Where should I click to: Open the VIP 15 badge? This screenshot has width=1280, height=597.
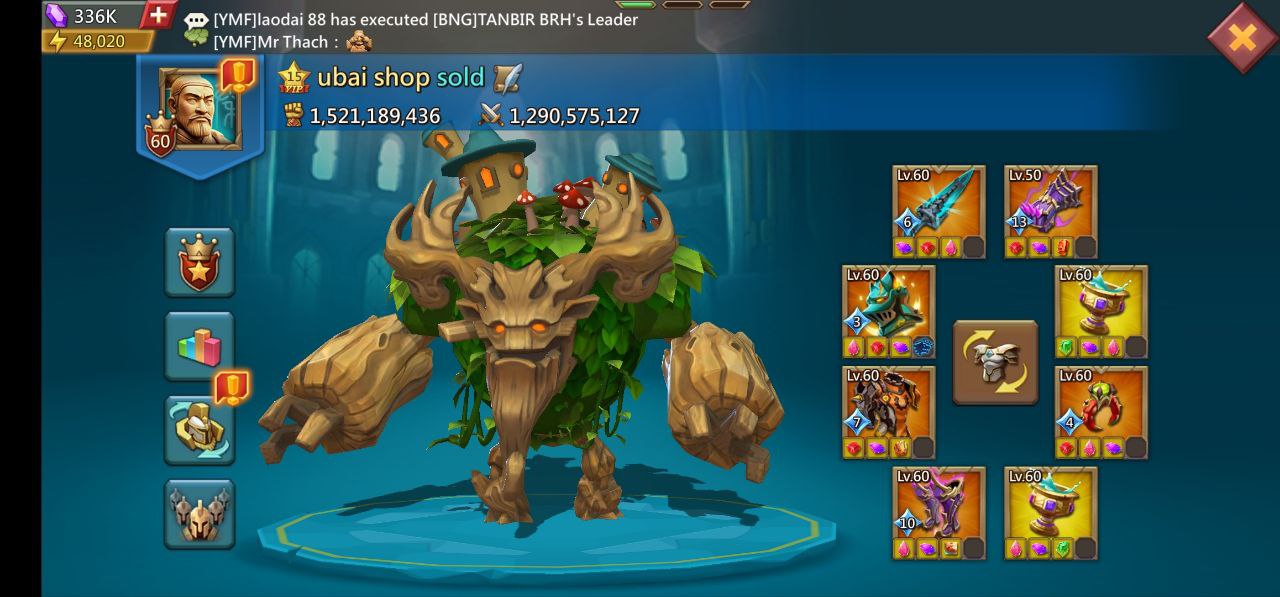click(x=295, y=77)
